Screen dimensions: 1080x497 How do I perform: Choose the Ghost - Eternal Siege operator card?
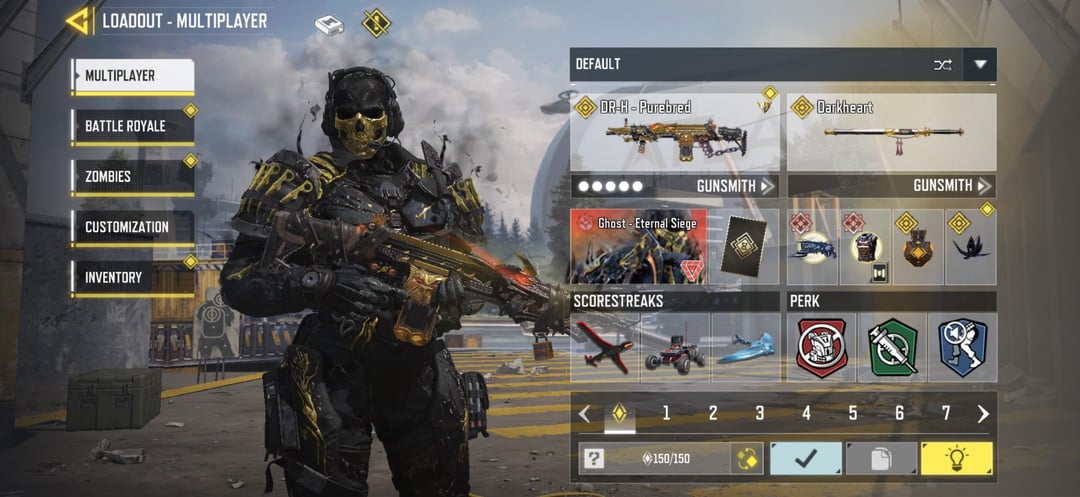coord(639,247)
